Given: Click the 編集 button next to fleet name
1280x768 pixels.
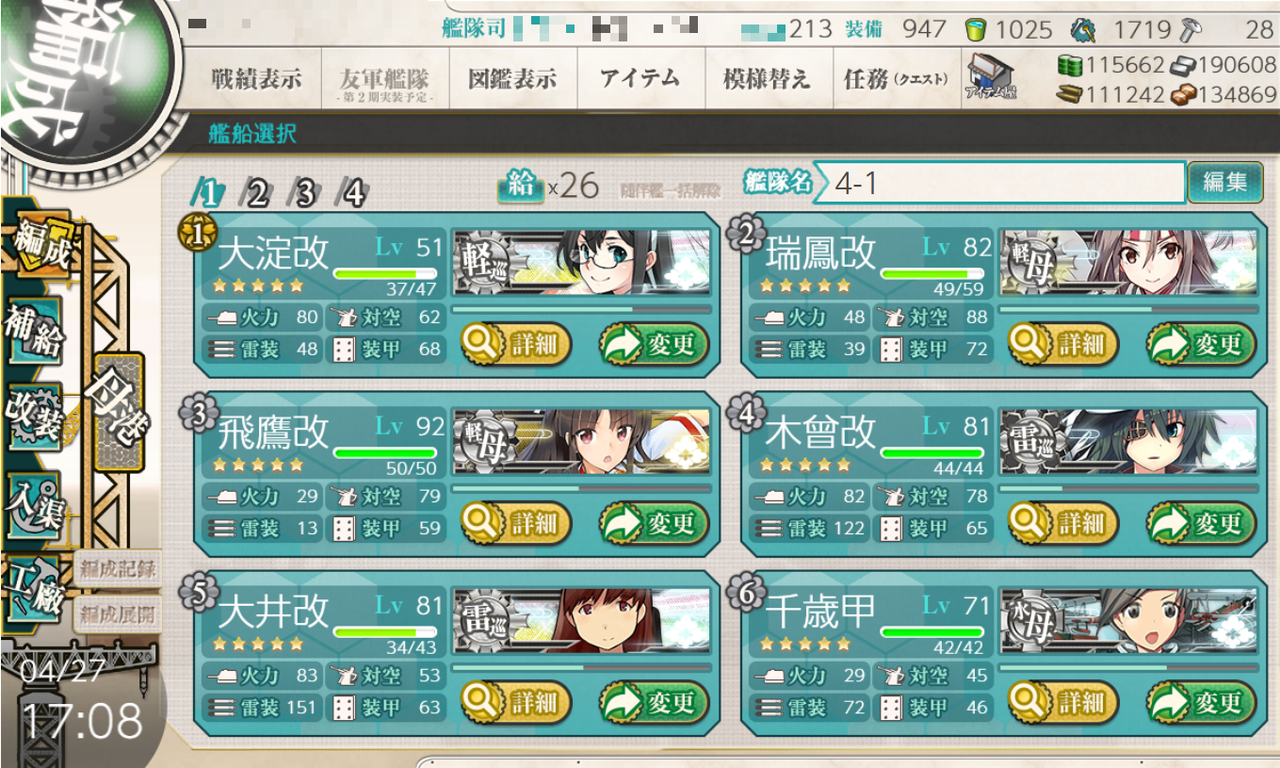Looking at the screenshot, I should 1225,184.
